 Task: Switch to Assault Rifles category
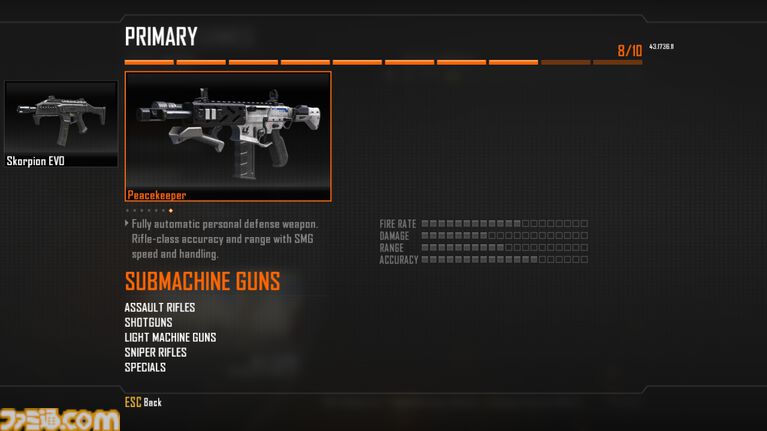click(x=160, y=307)
